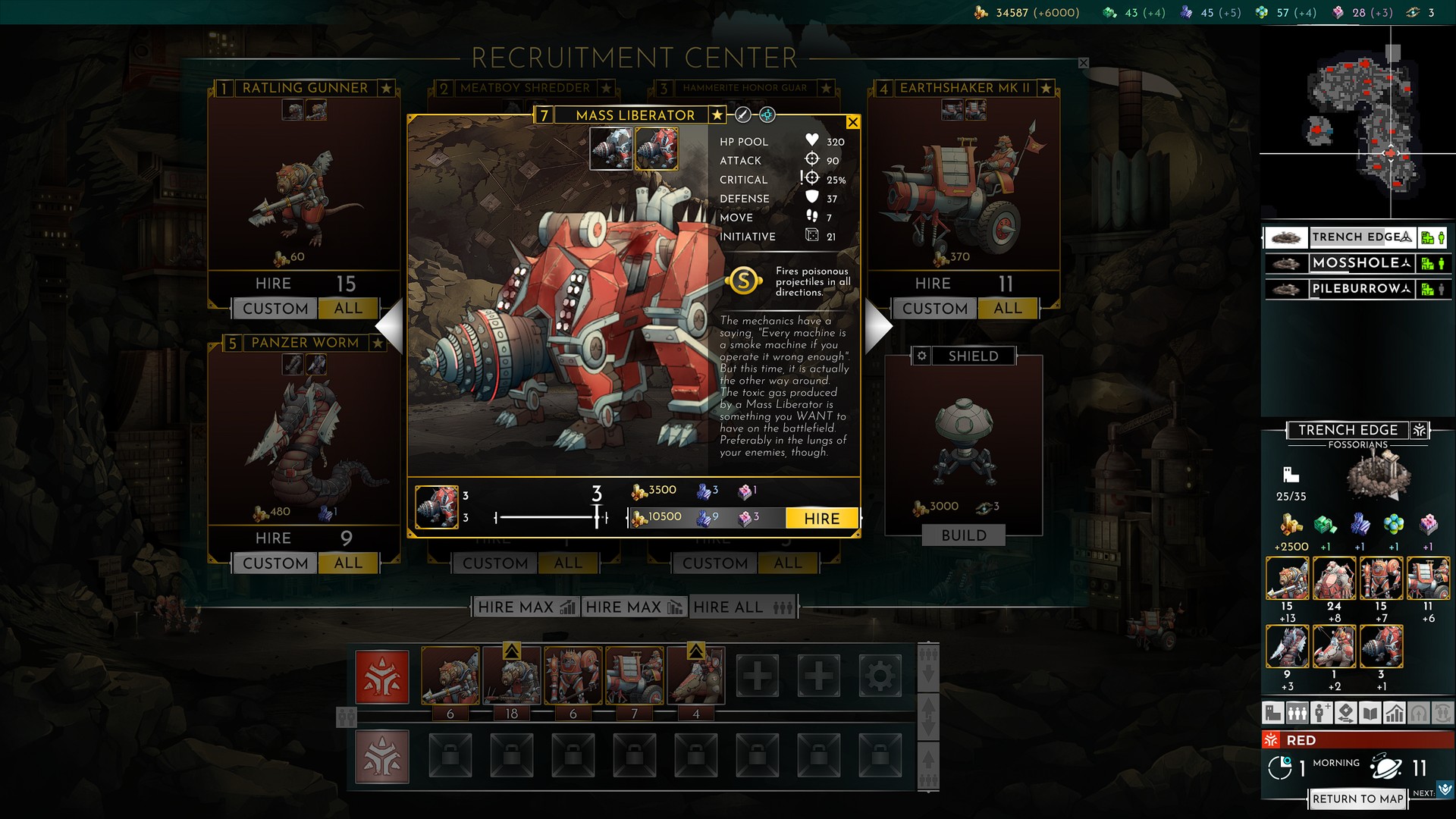Close the Recruitment Center window
The height and width of the screenshot is (819, 1456).
click(1084, 64)
